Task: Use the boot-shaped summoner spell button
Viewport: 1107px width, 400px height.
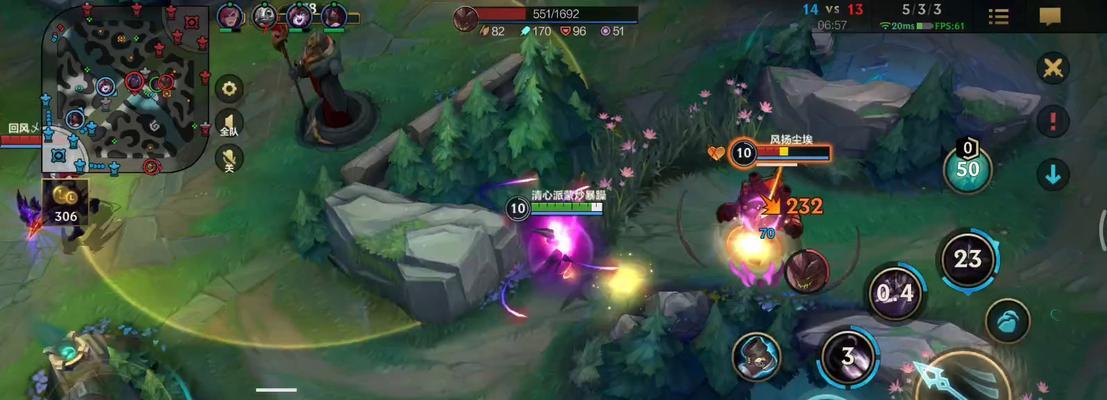Action: [1008, 322]
